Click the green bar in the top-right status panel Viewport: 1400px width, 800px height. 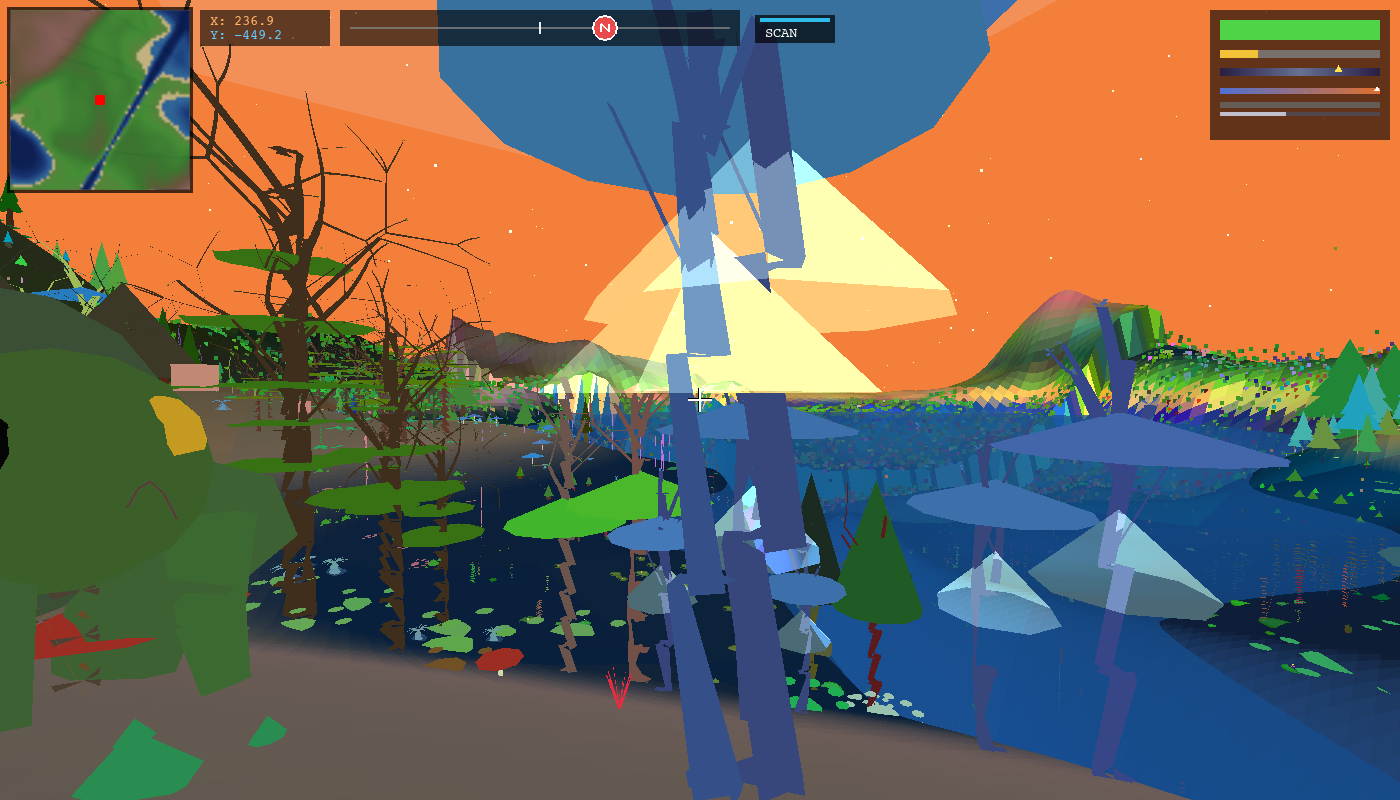pyautogui.click(x=1299, y=30)
